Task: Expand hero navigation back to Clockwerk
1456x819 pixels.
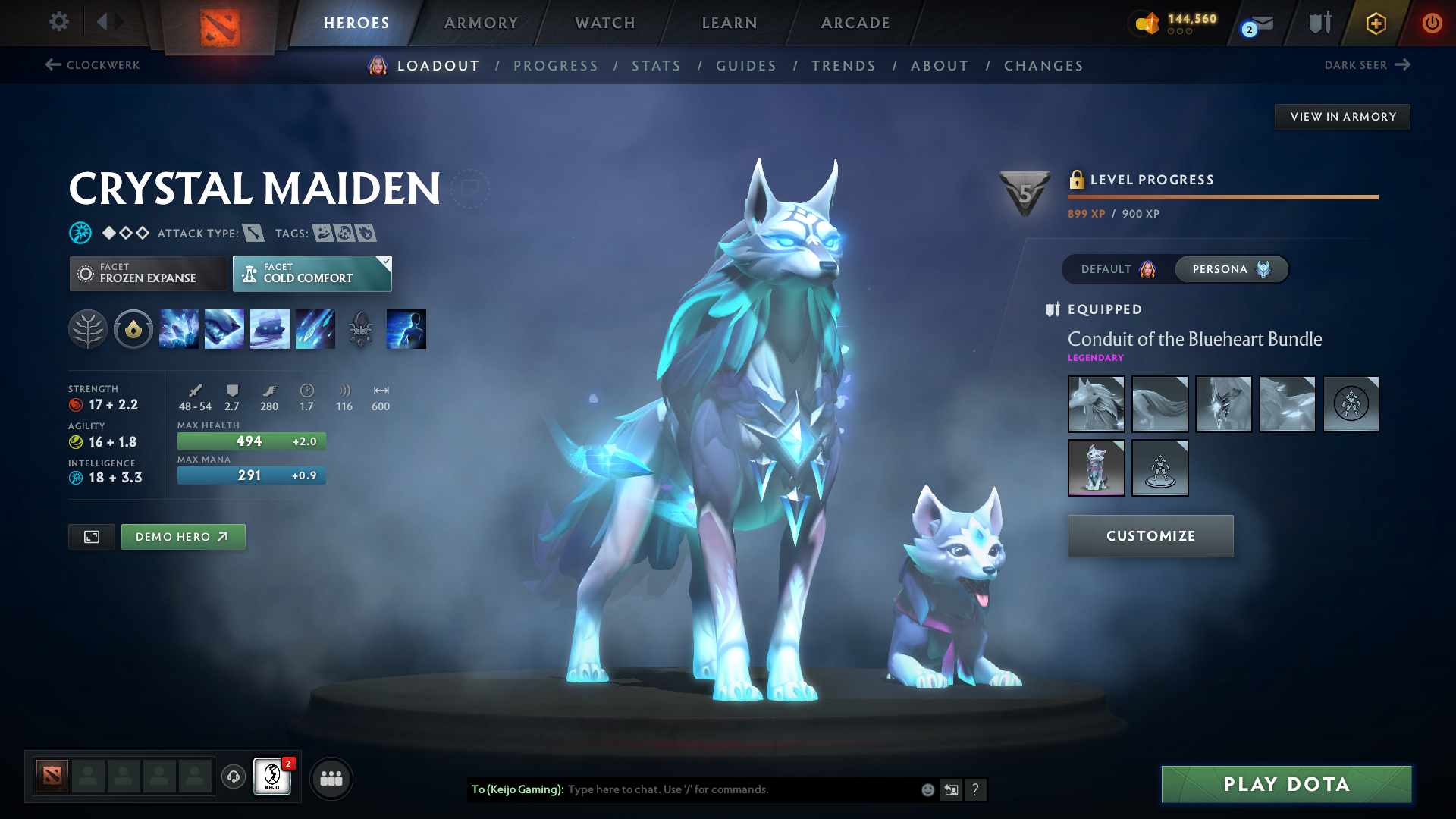Action: (91, 65)
